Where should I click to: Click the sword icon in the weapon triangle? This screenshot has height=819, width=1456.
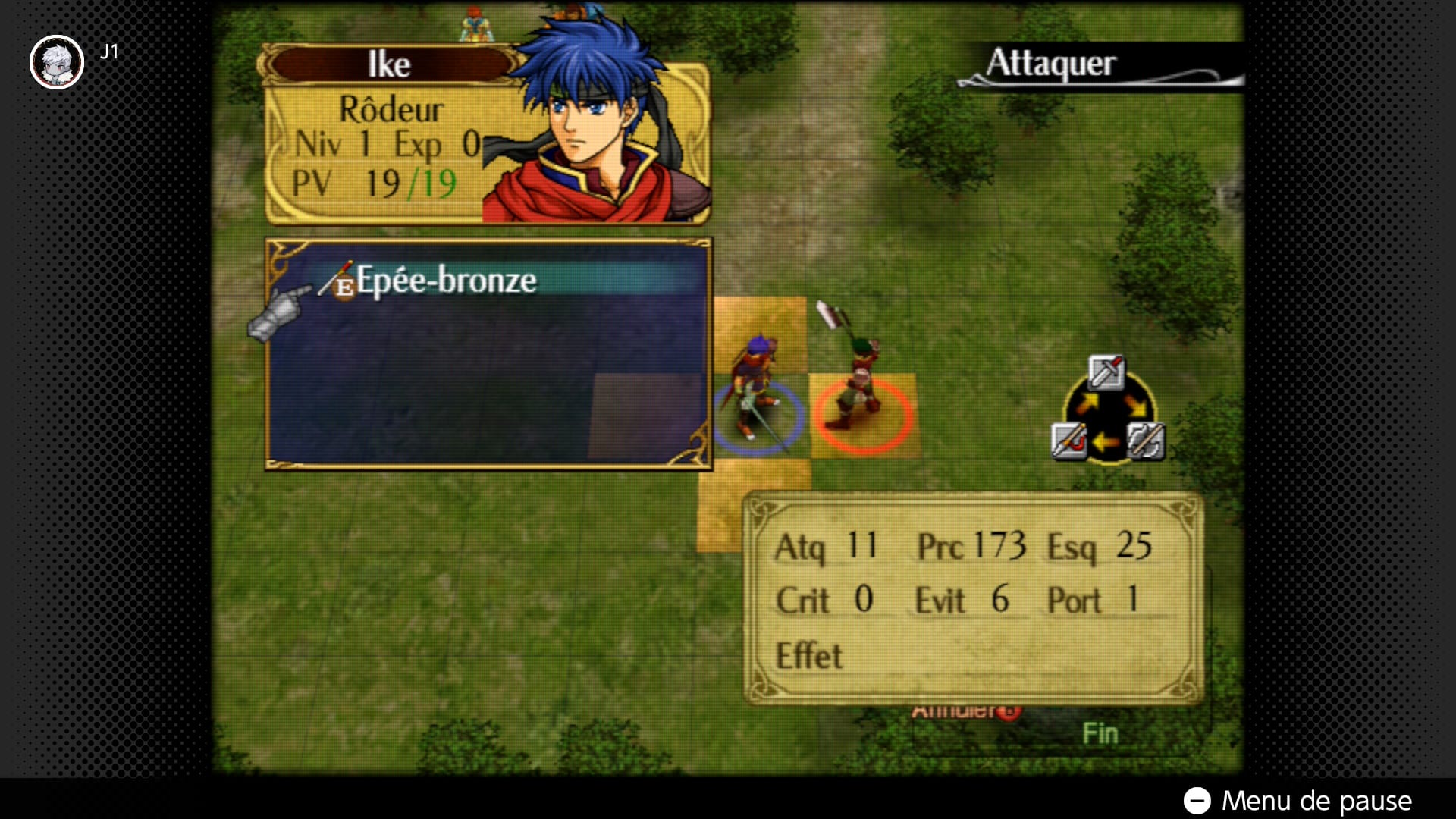click(x=1106, y=372)
